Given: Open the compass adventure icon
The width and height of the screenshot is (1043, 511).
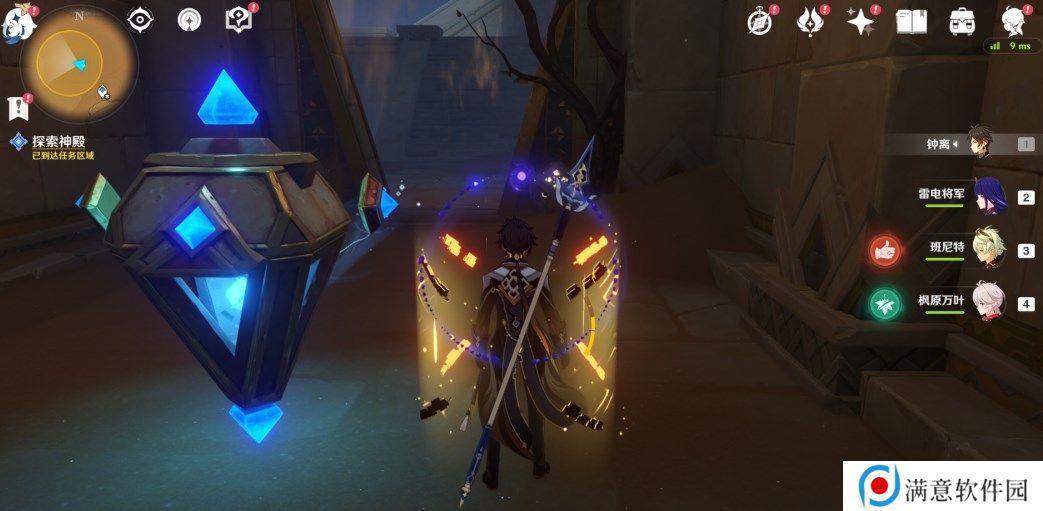Looking at the screenshot, I should coord(761,22).
